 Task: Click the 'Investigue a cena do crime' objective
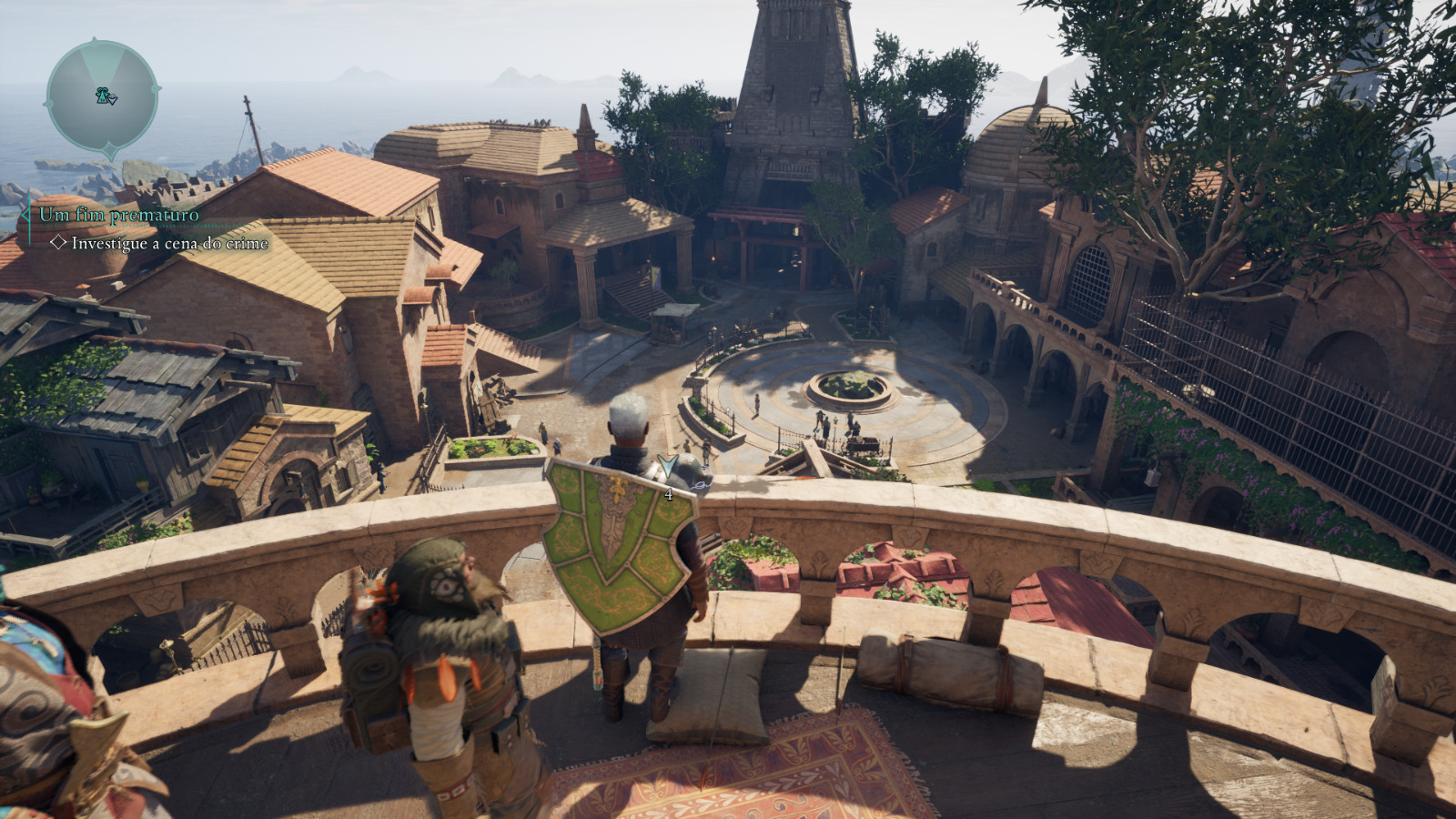tap(169, 243)
